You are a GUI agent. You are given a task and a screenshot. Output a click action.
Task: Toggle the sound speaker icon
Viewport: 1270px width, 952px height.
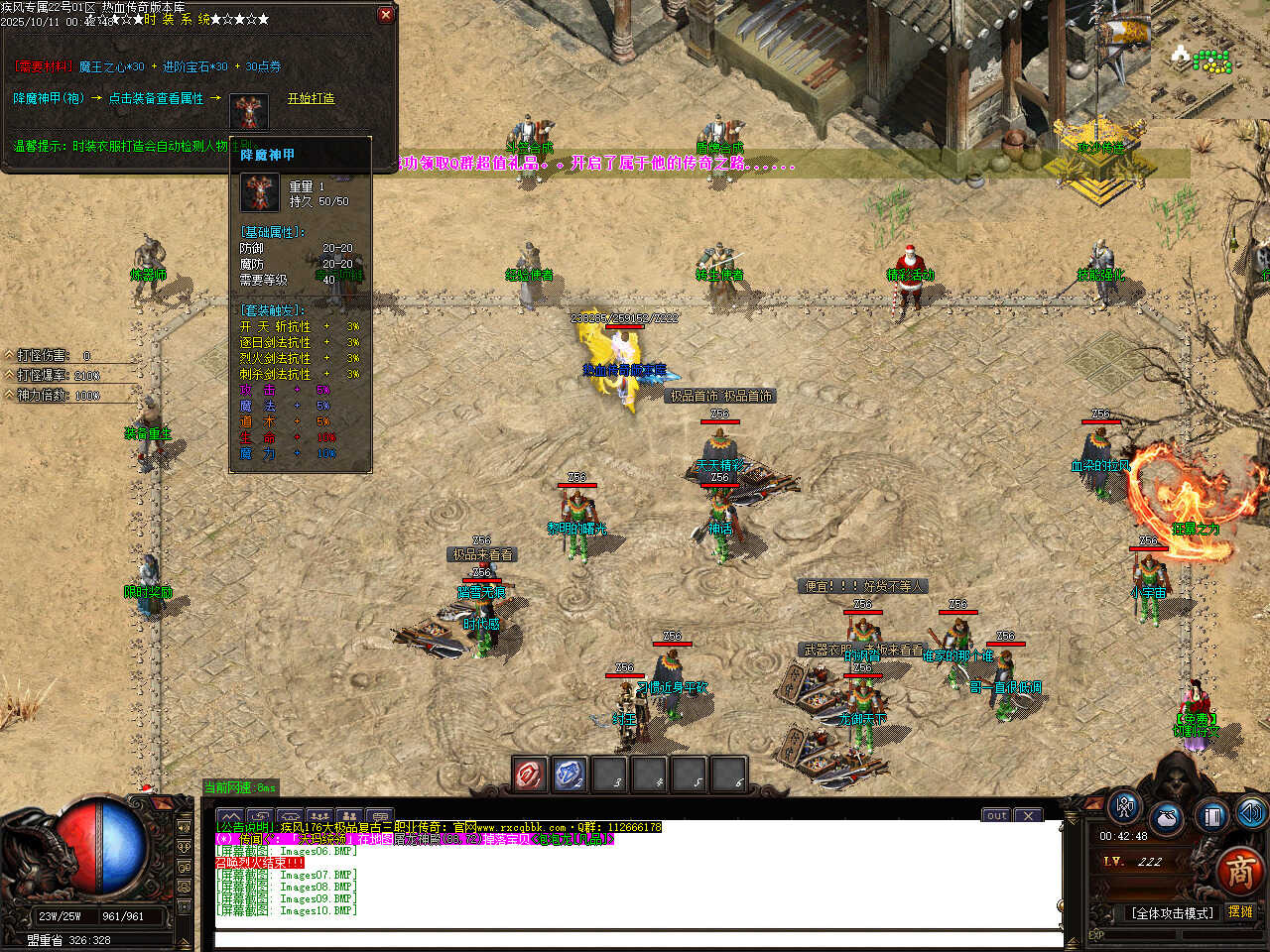click(x=1251, y=813)
